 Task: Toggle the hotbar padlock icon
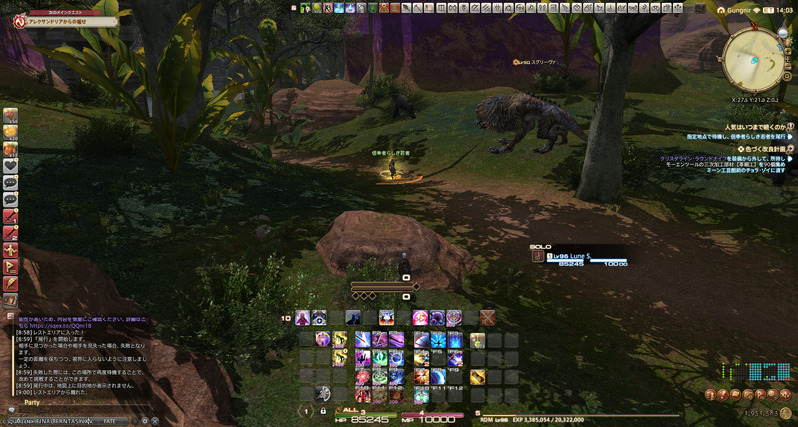pos(323,410)
